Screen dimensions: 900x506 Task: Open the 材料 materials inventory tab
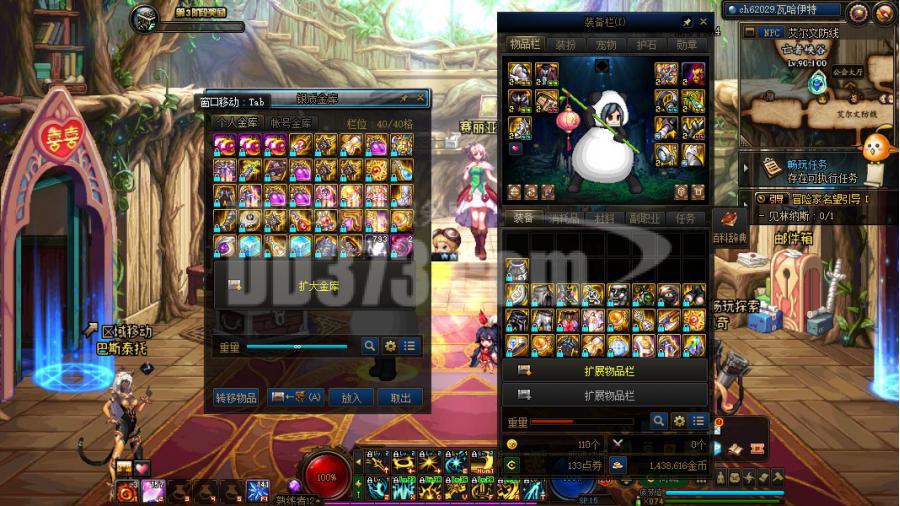click(605, 218)
